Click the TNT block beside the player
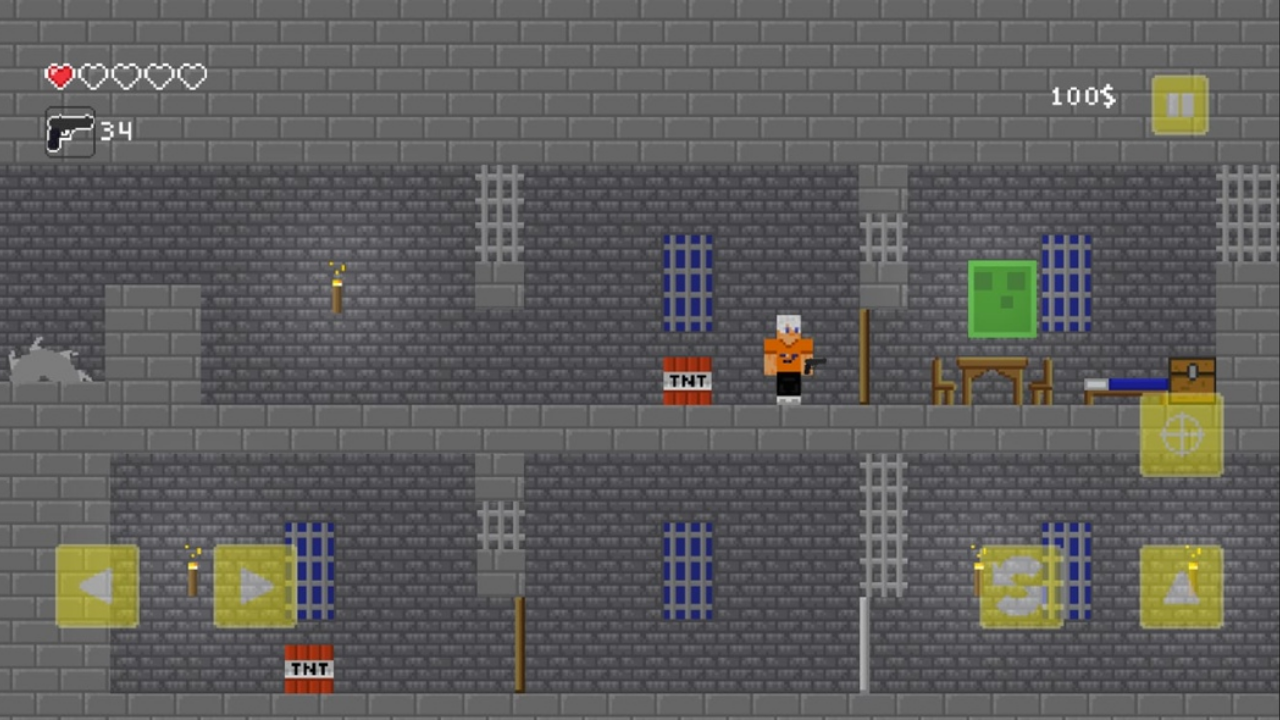 (x=686, y=380)
